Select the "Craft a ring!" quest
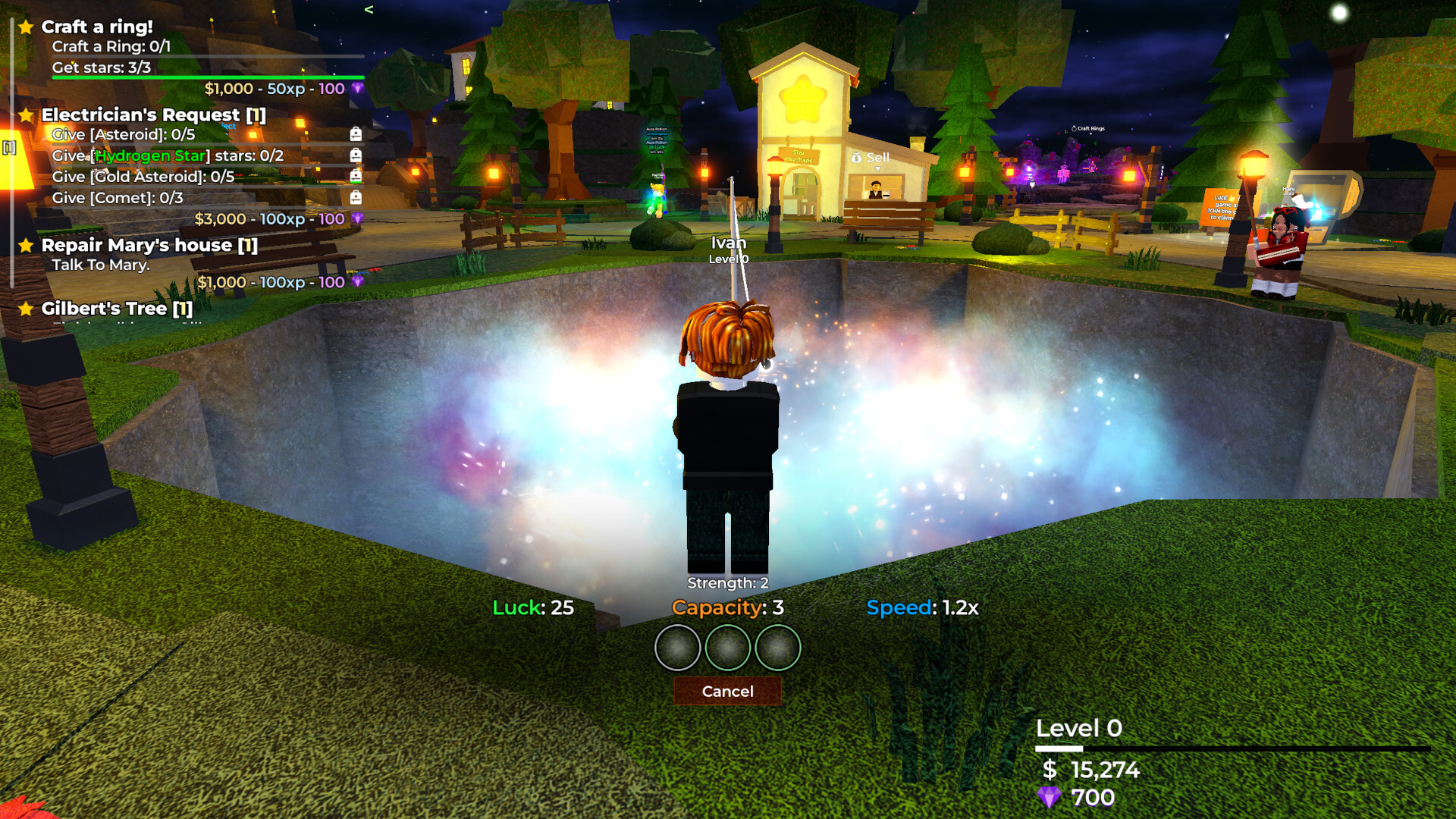 click(97, 27)
